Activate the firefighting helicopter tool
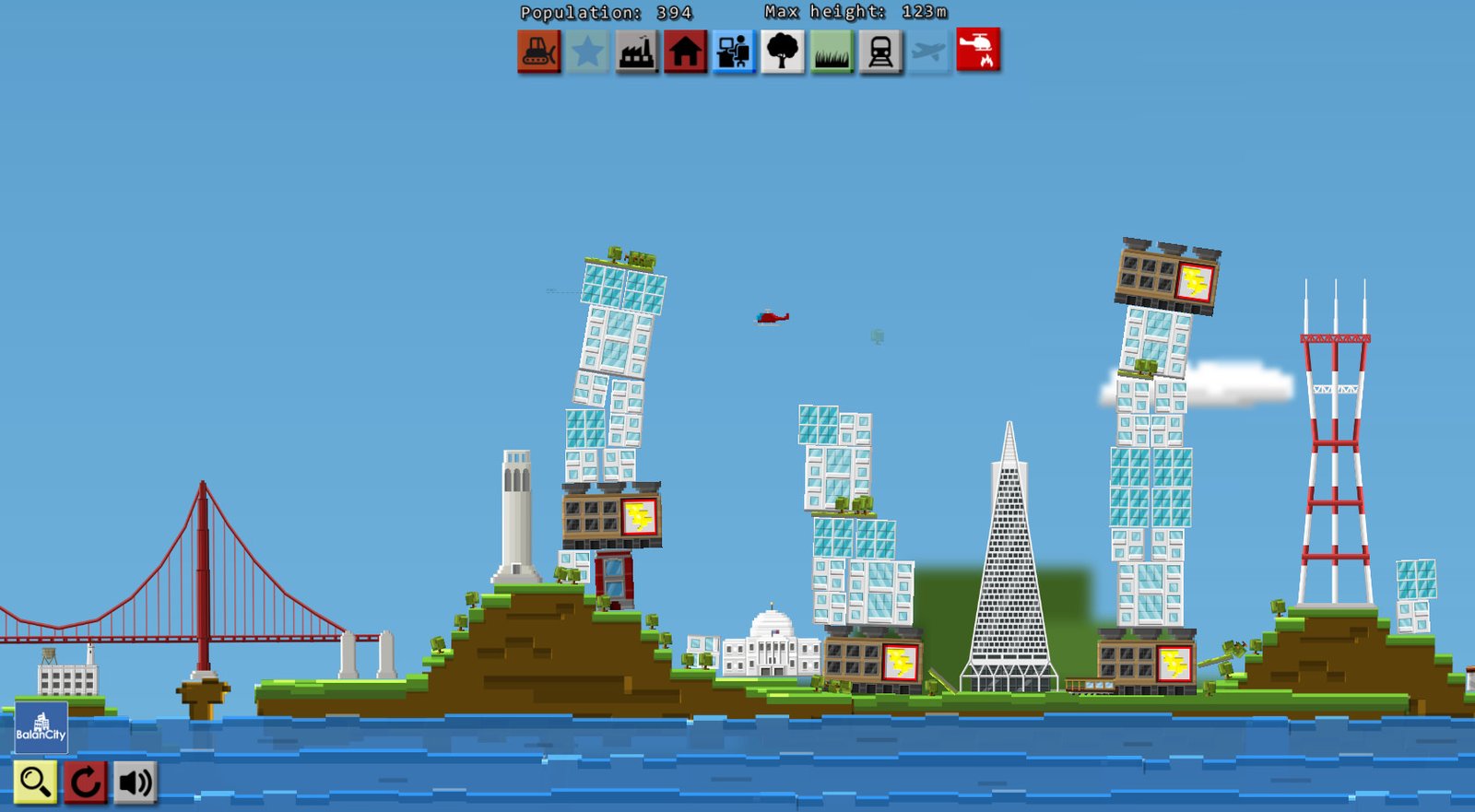1475x812 pixels. 978,51
